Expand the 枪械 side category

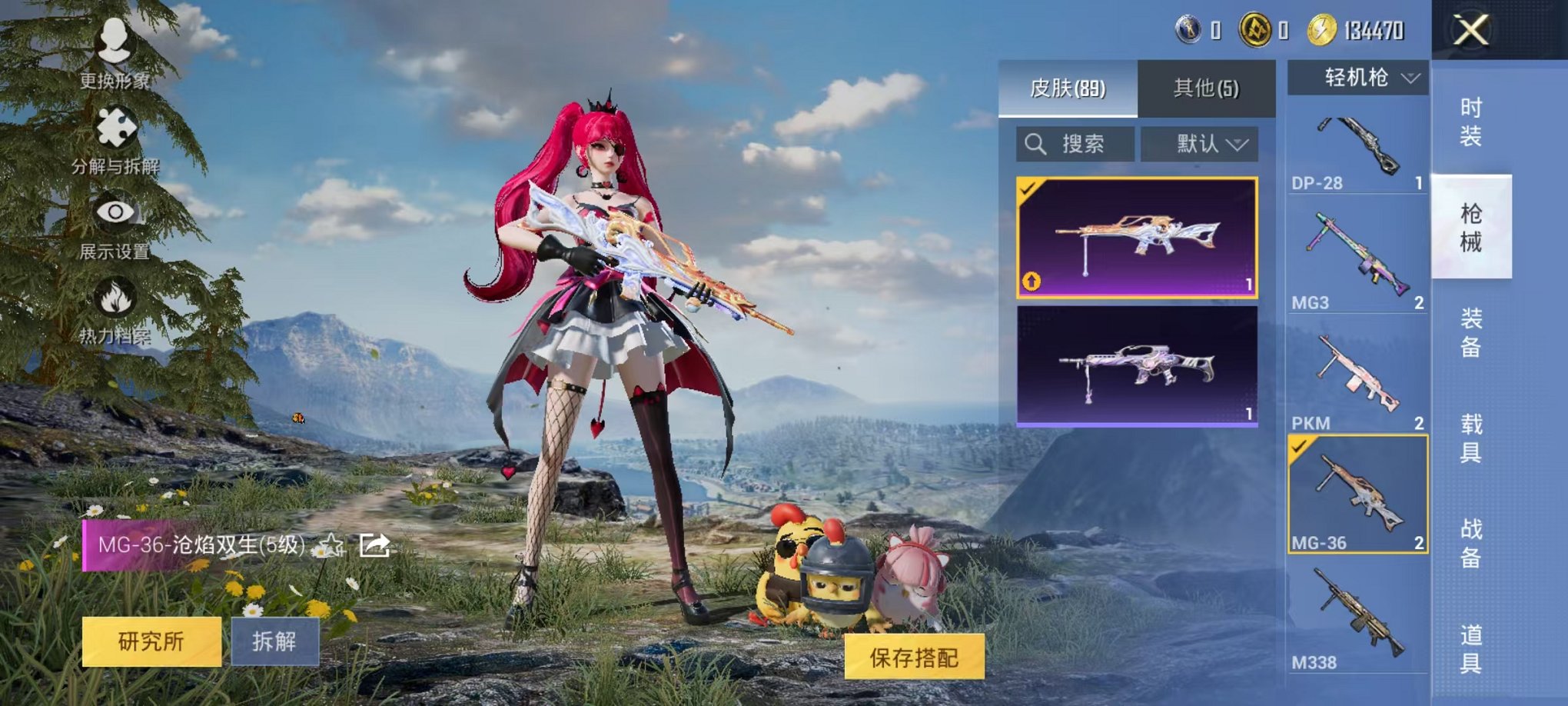pyautogui.click(x=1474, y=227)
